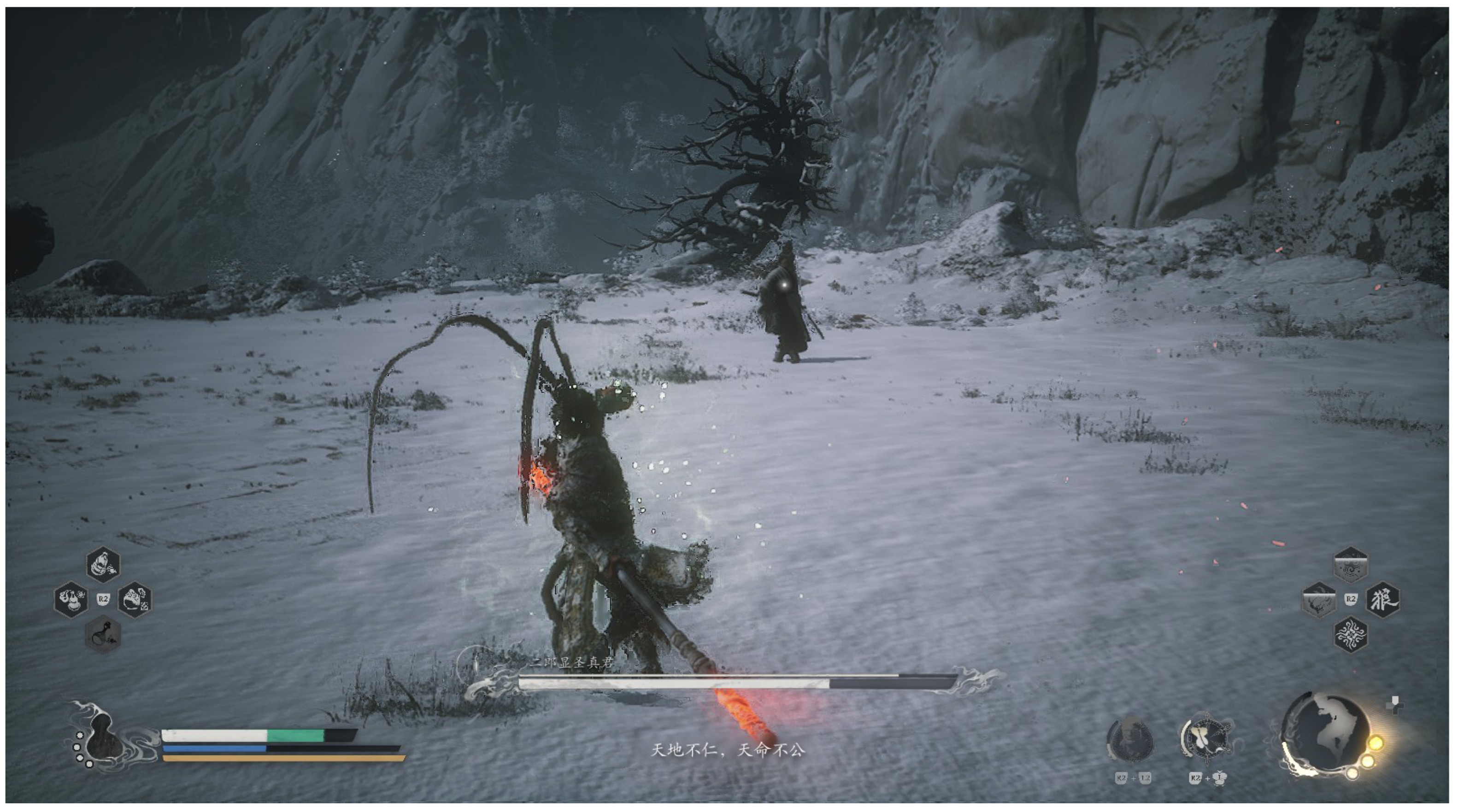Choose the spiral cloud spell on cooldown
Image resolution: width=1458 pixels, height=812 pixels.
tap(1351, 565)
